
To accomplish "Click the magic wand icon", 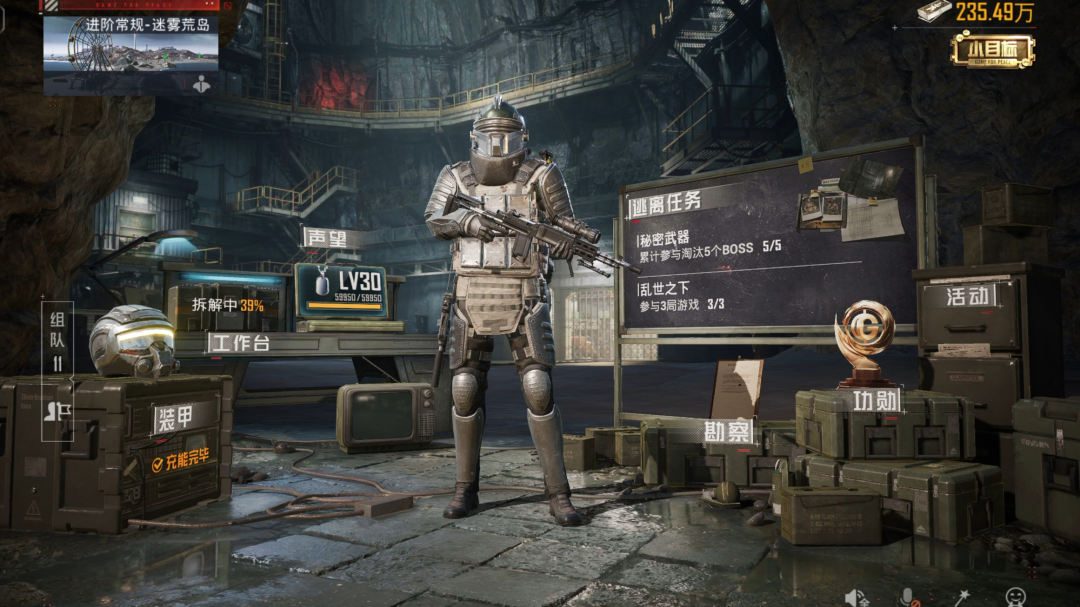I will (962, 596).
